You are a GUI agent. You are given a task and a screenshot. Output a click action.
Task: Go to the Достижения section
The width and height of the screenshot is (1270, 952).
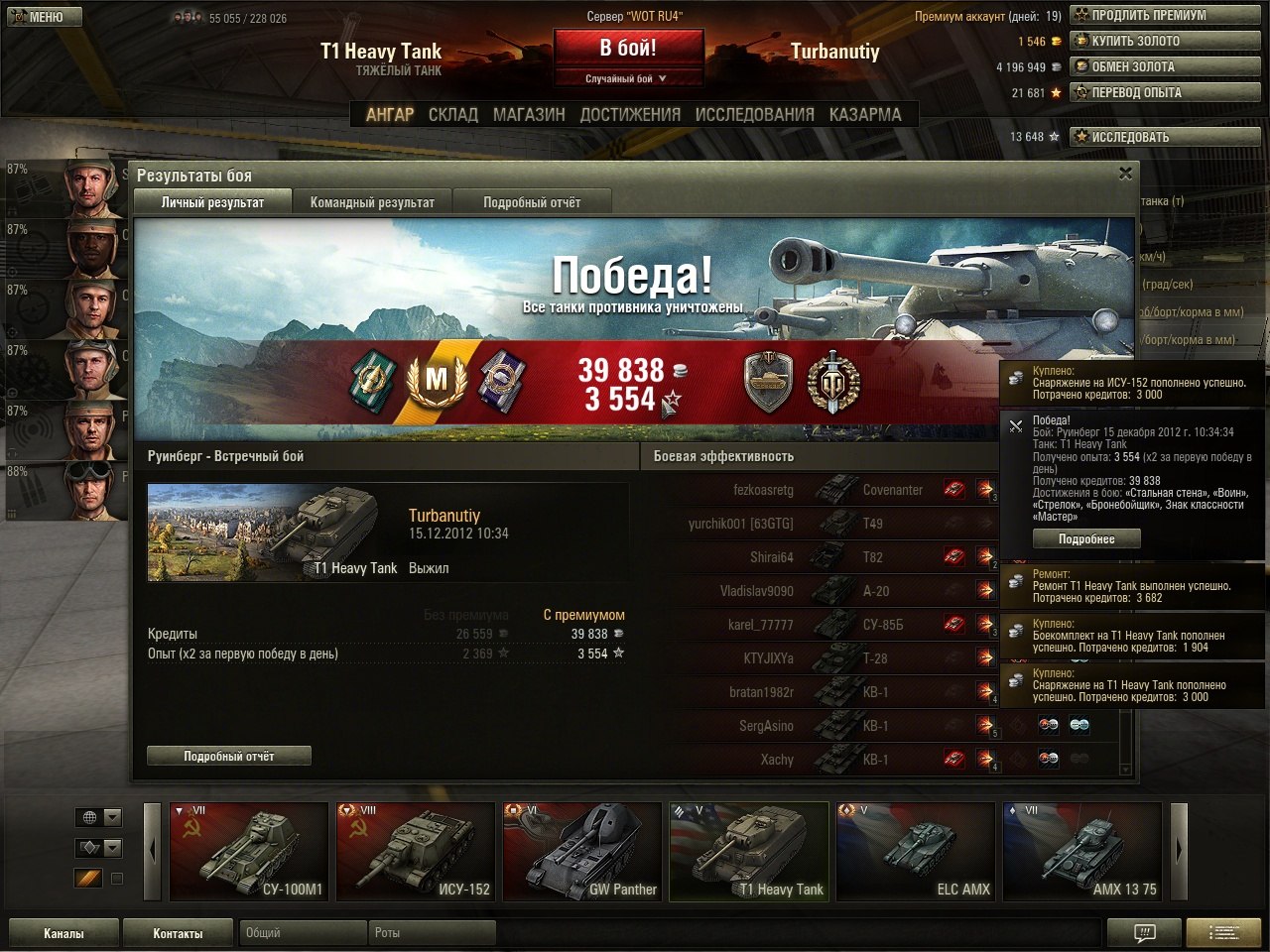(630, 114)
